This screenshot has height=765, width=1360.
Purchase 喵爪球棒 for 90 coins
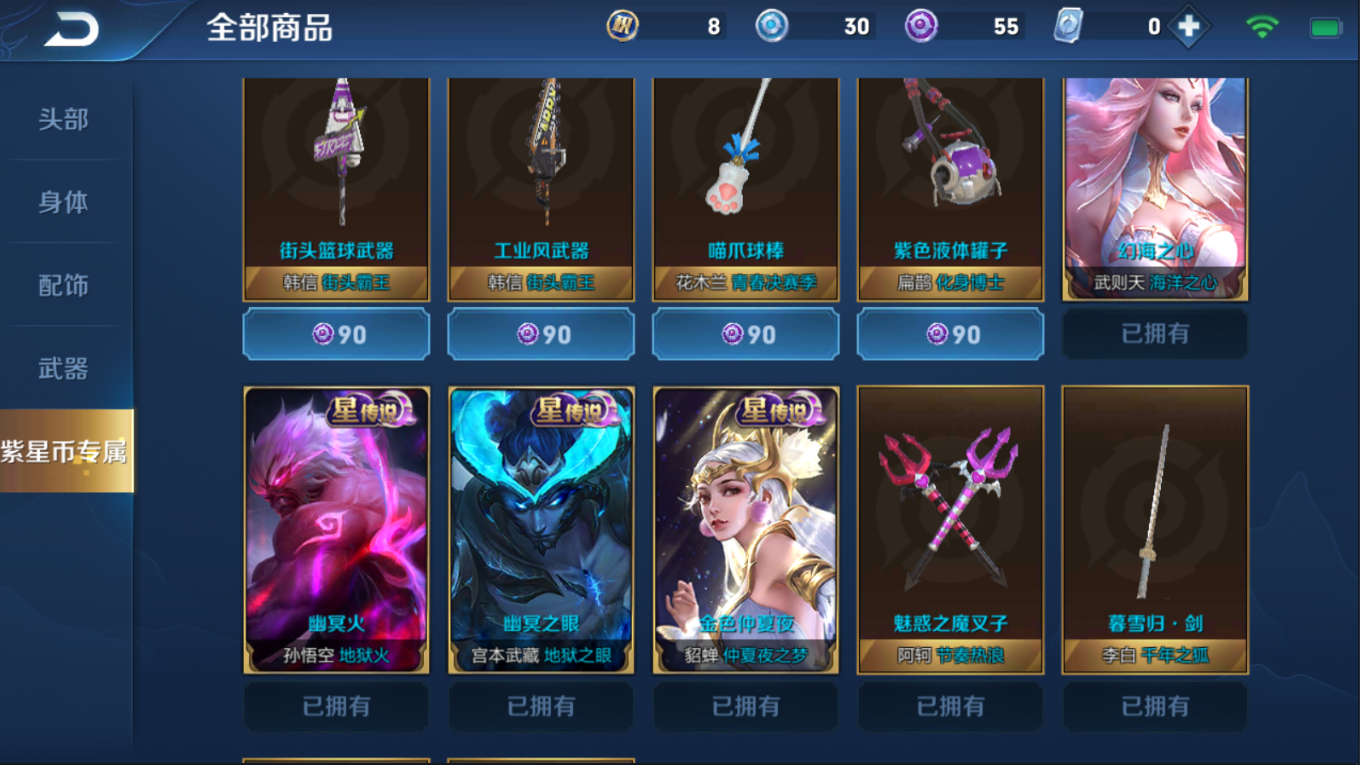point(745,334)
